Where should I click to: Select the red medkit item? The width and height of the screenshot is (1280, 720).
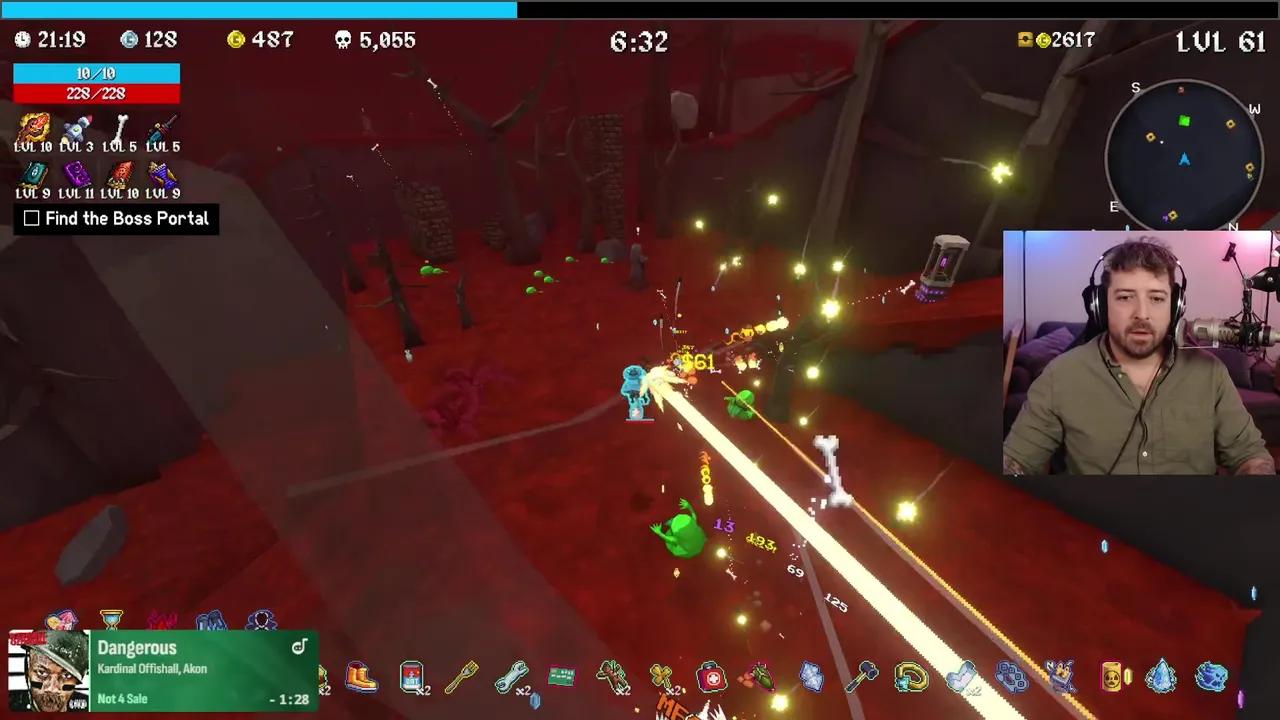click(711, 677)
